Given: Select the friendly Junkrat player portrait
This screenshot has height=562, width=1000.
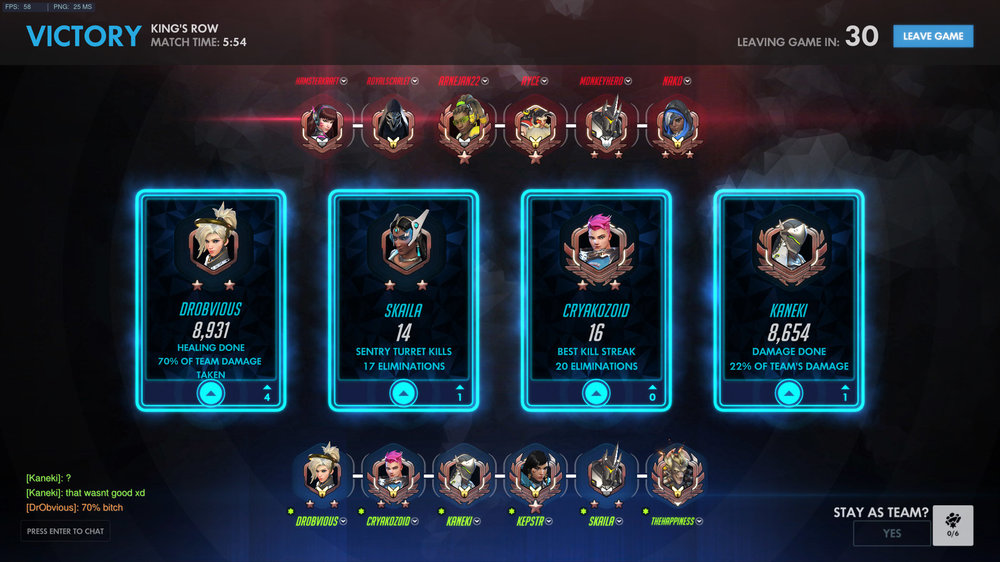Looking at the screenshot, I should (676, 476).
